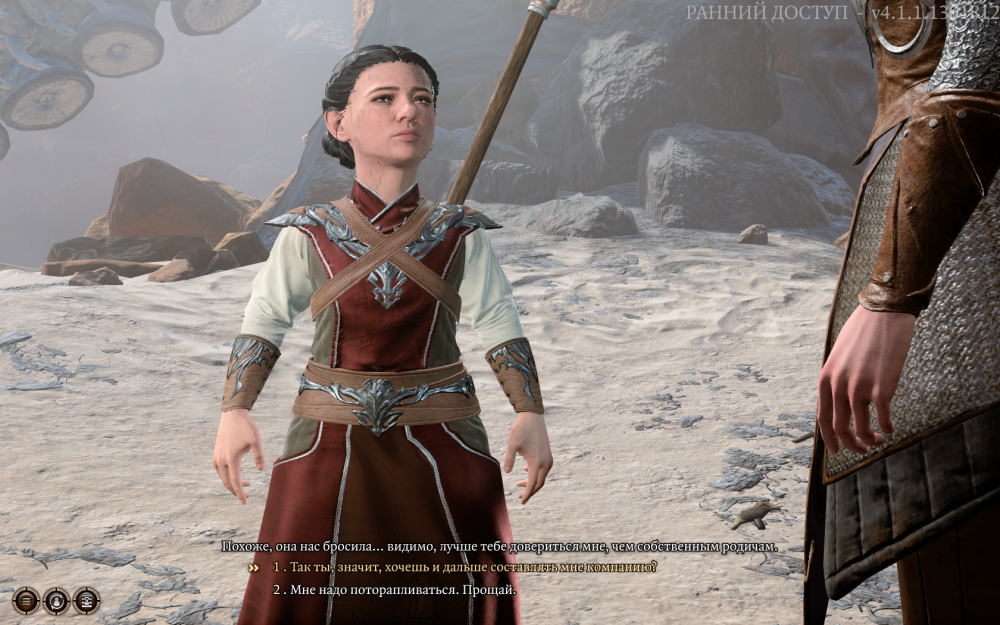Open the three-line dialogue history button
The width and height of the screenshot is (1000, 625).
(26, 600)
